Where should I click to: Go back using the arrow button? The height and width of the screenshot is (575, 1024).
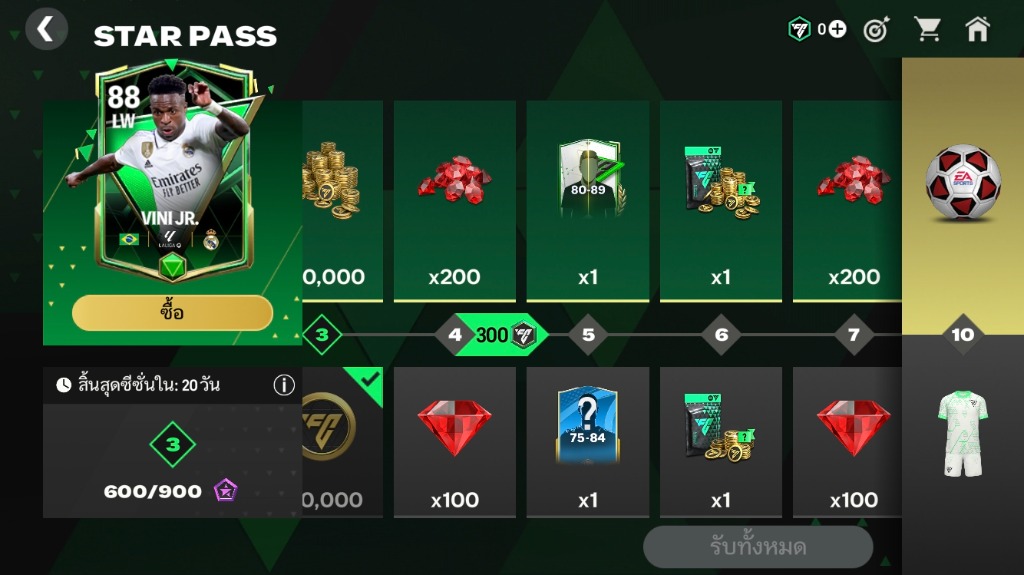coord(45,30)
